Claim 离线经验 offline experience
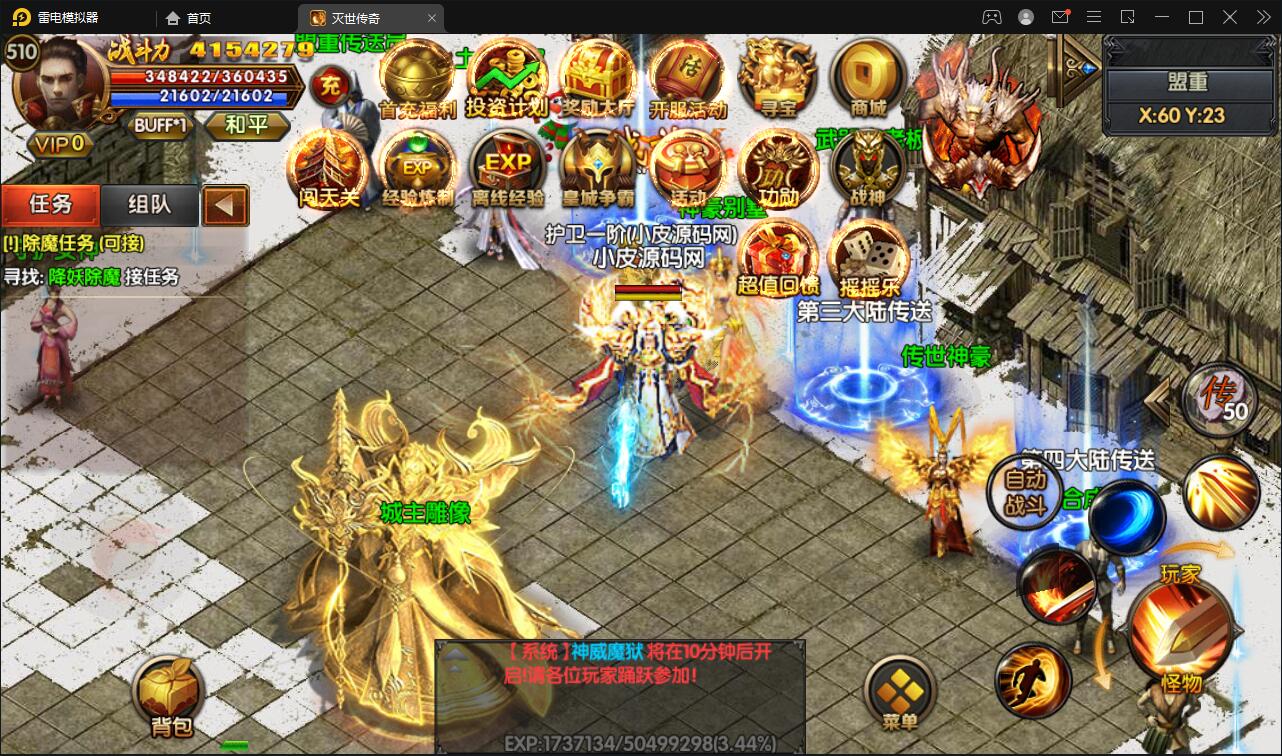This screenshot has width=1282, height=756. tap(508, 167)
